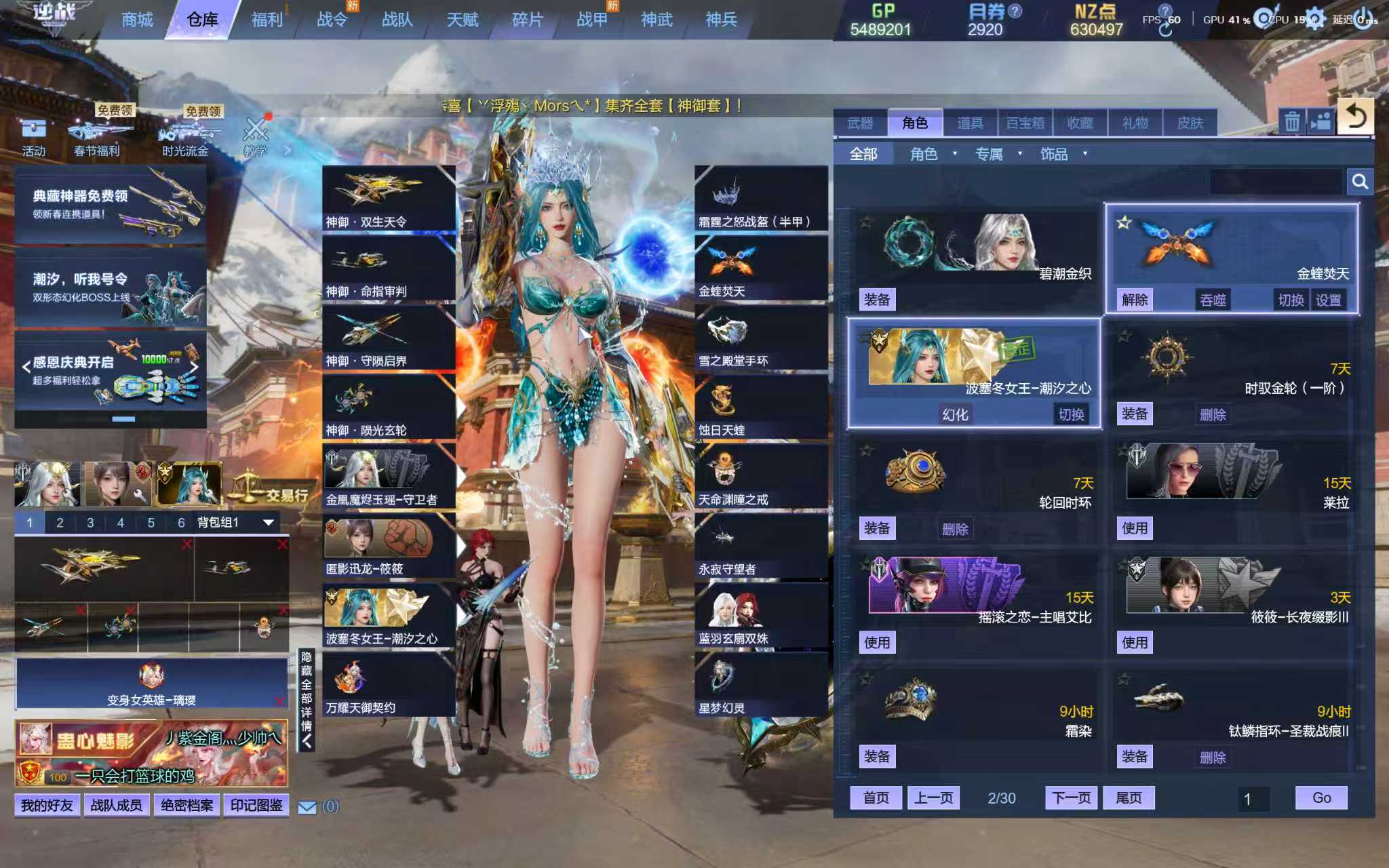The width and height of the screenshot is (1389, 868).
Task: Click the trash can delete icon
Action: pyautogui.click(x=1292, y=122)
